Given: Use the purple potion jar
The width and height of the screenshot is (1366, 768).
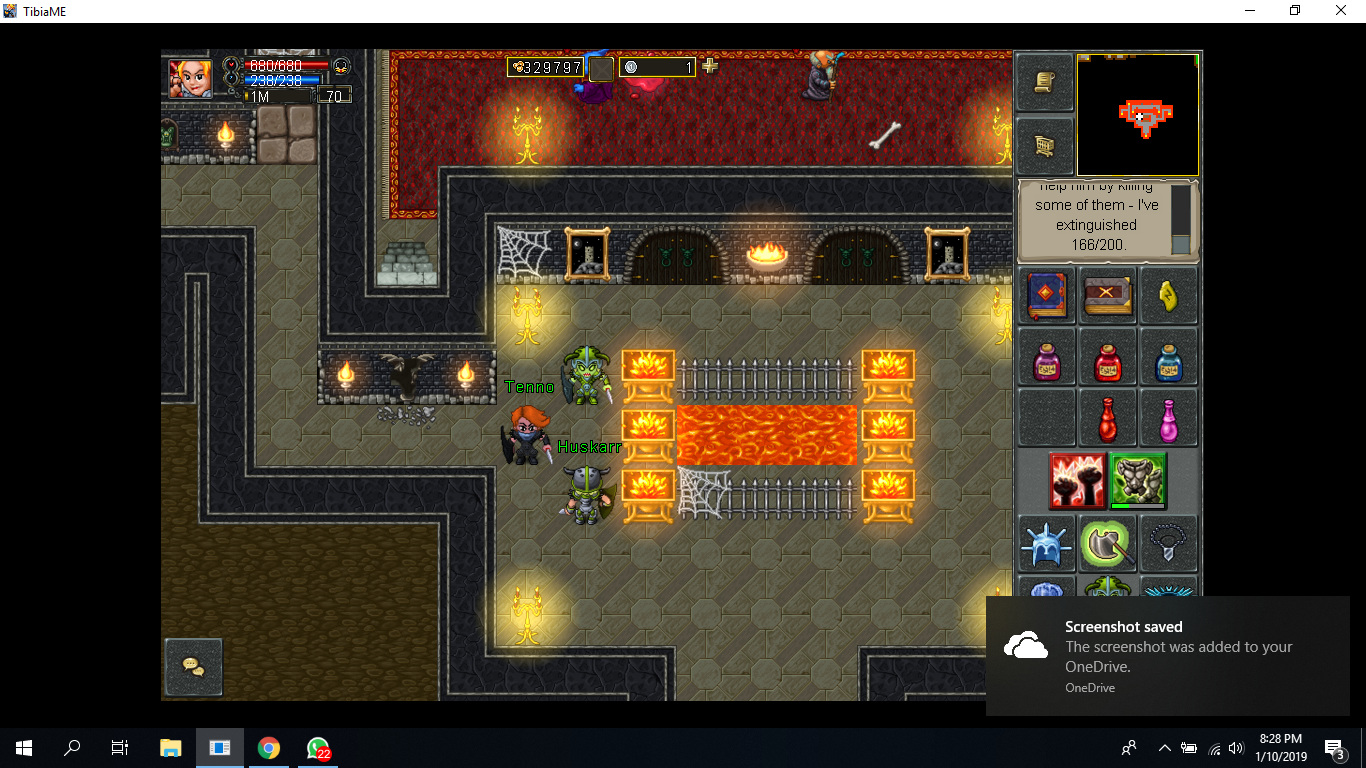Looking at the screenshot, I should tap(1047, 358).
